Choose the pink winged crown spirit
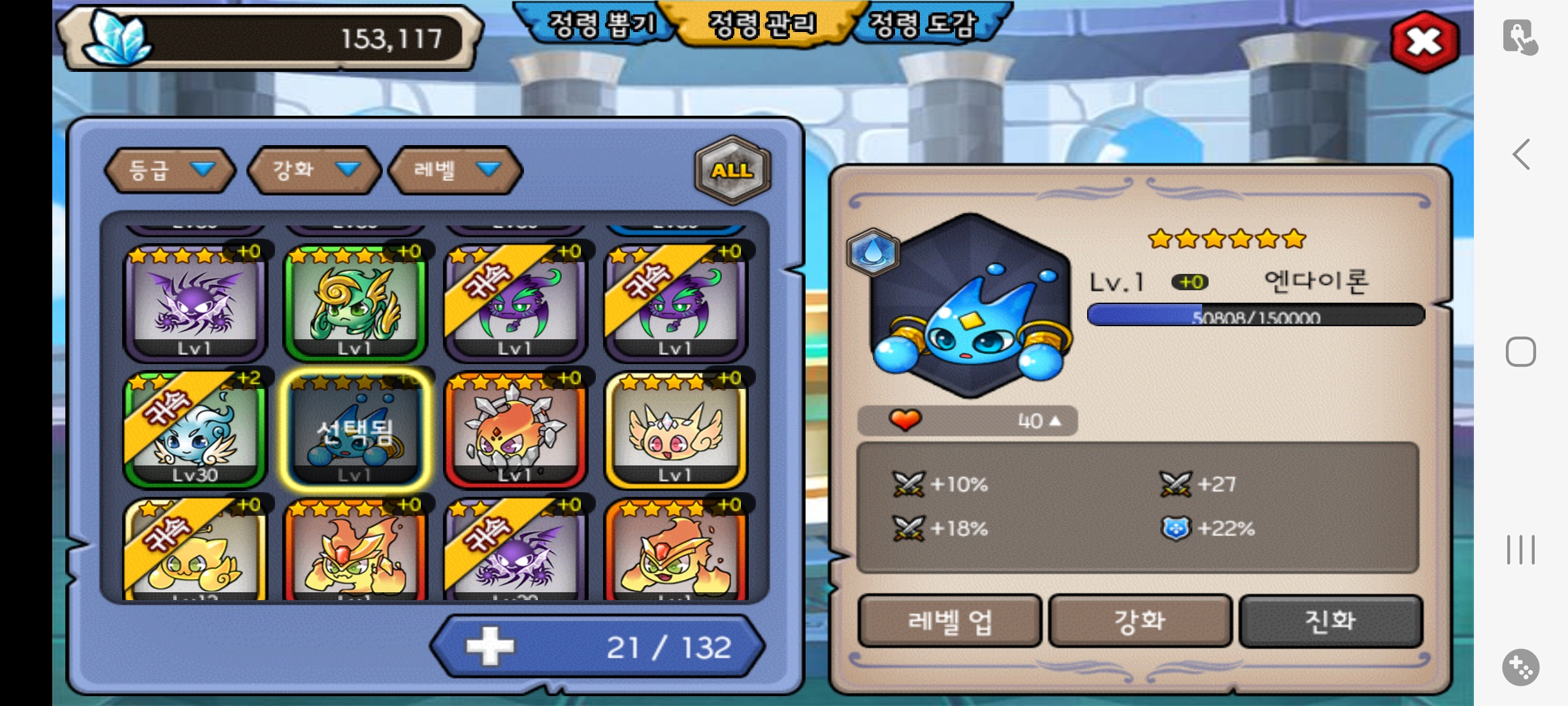 pos(676,429)
